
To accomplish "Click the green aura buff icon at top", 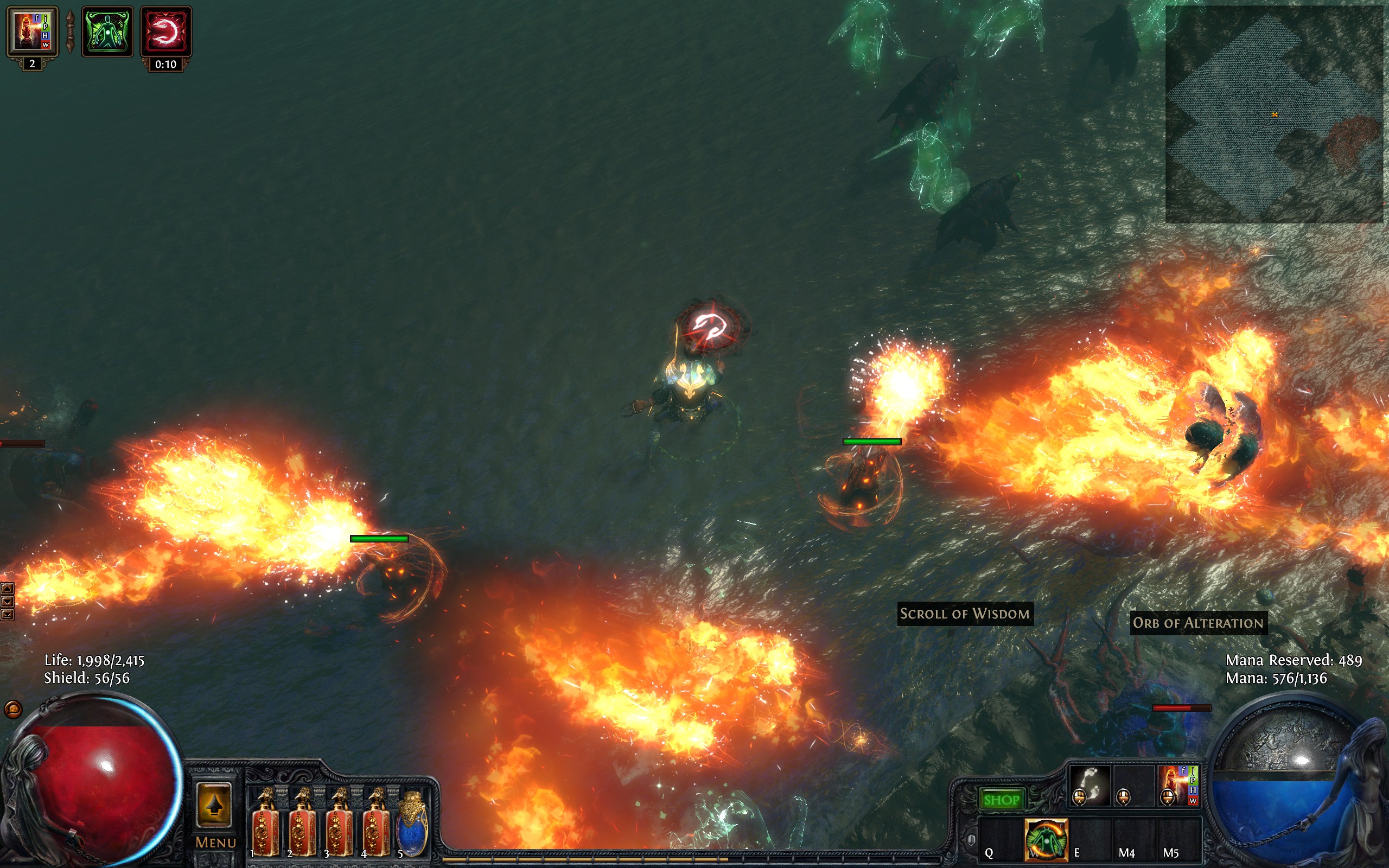I will coord(107,31).
